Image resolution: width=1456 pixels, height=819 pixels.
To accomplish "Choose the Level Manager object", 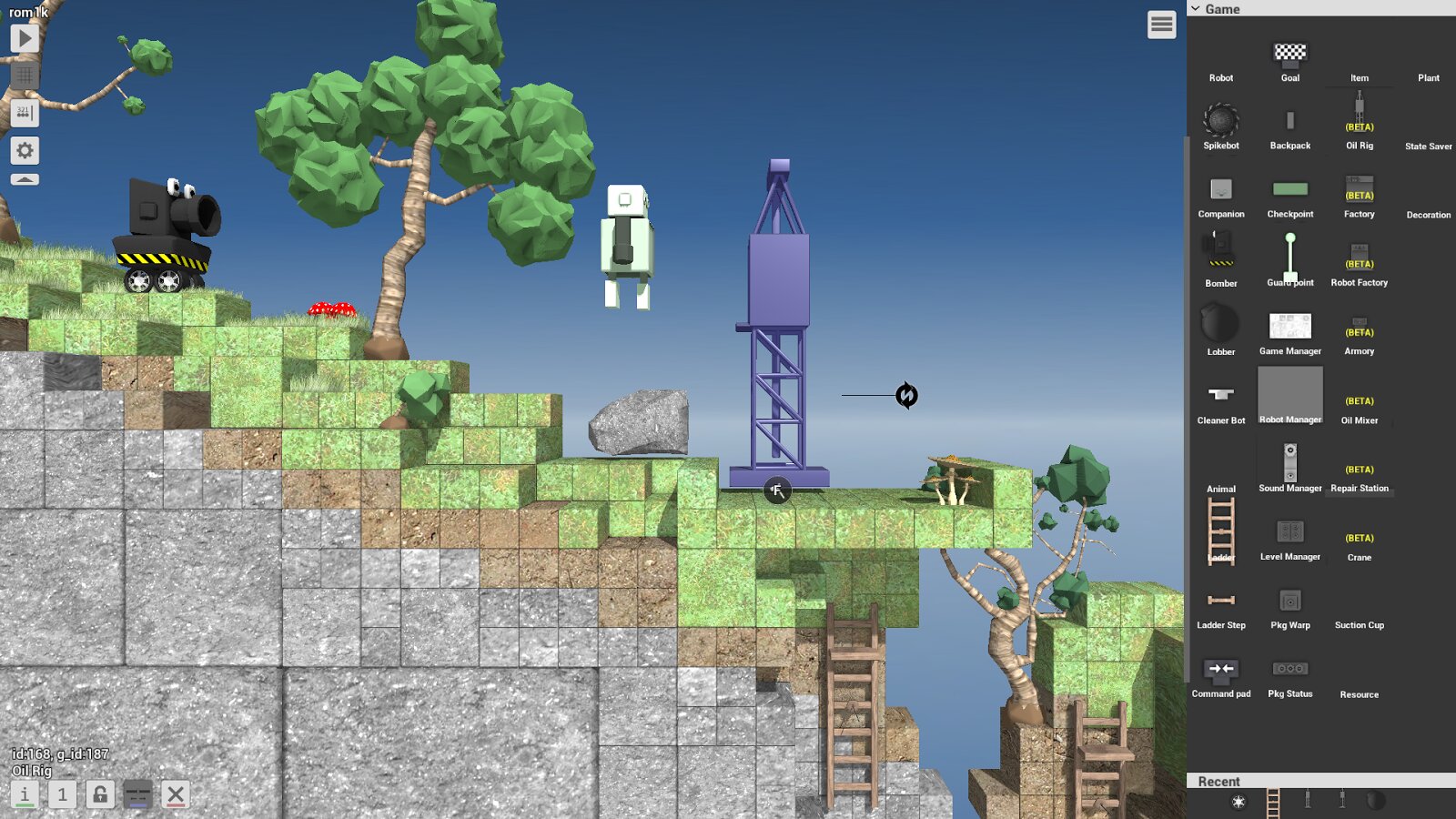I will [1289, 535].
